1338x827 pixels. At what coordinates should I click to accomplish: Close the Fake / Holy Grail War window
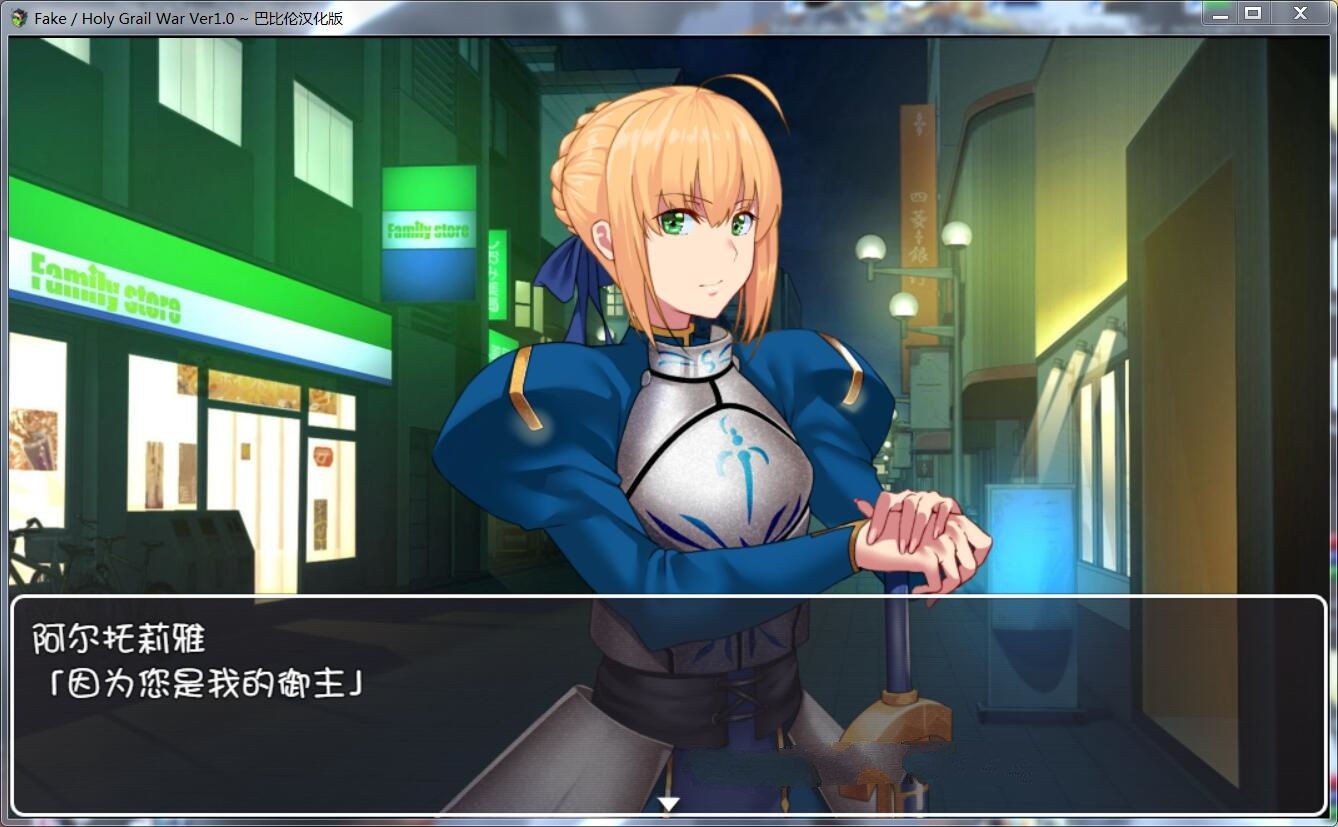click(1297, 13)
